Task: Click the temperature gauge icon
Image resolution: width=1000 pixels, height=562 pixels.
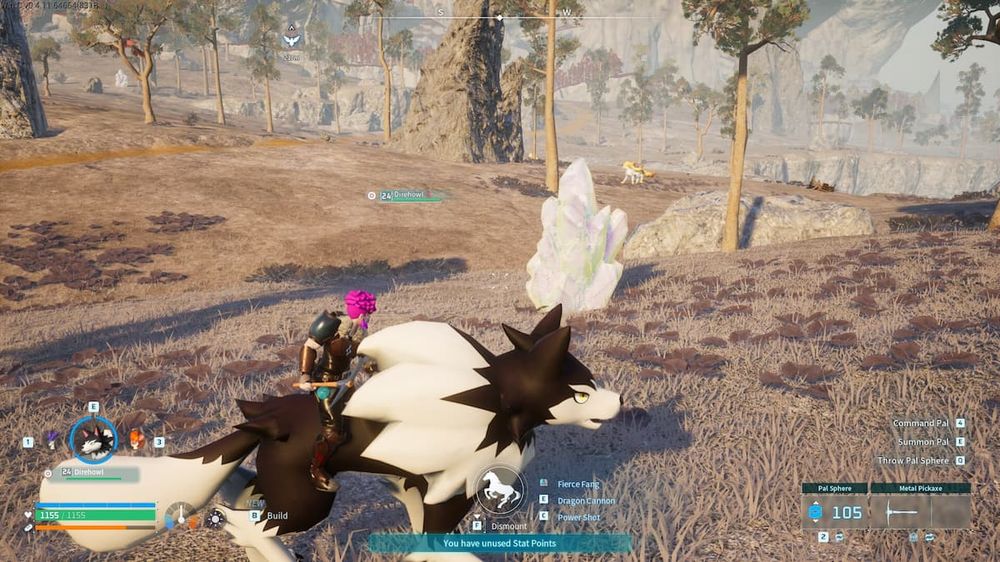Action: click(181, 516)
